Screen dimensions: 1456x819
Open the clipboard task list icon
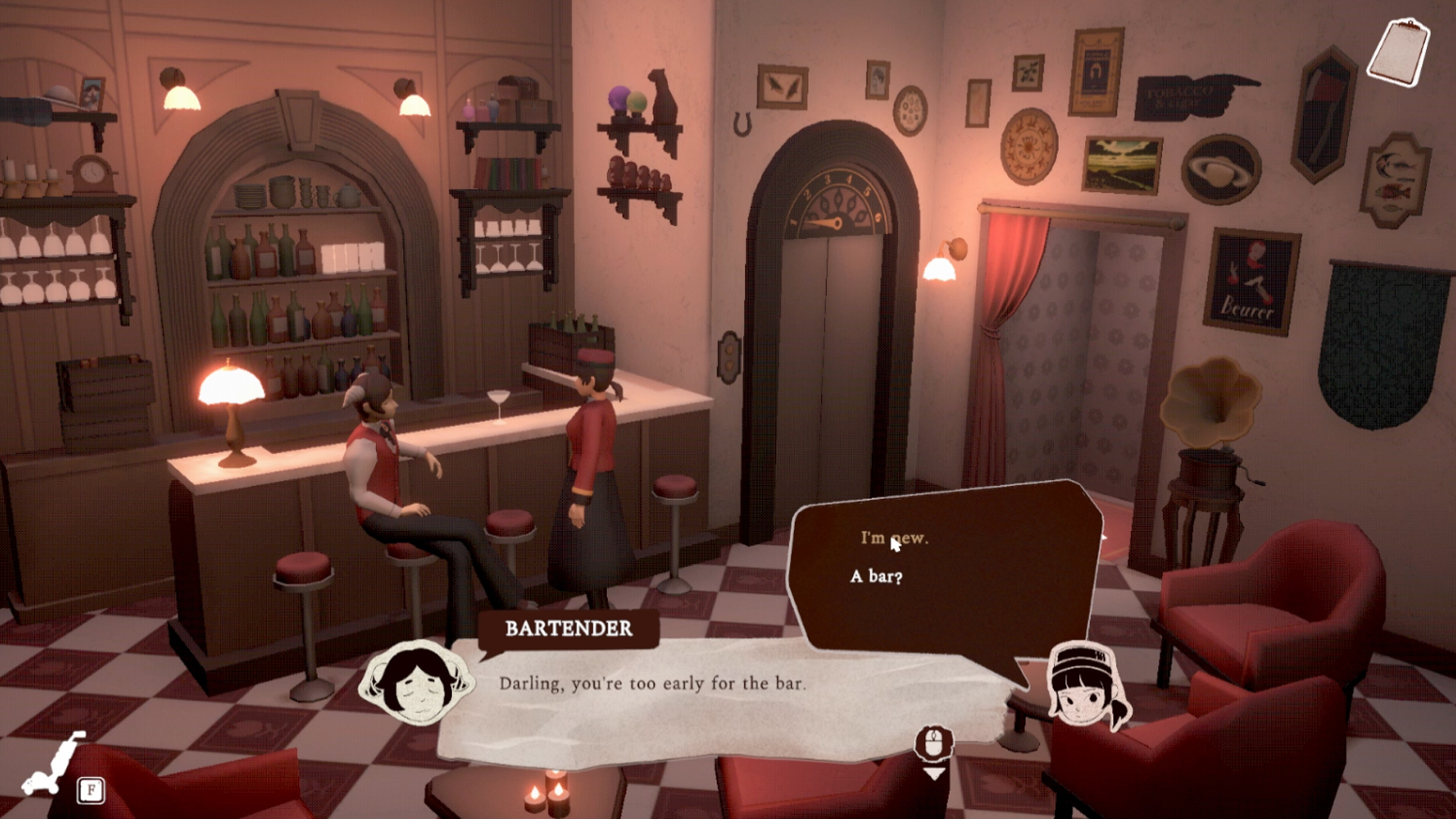pos(1398,52)
